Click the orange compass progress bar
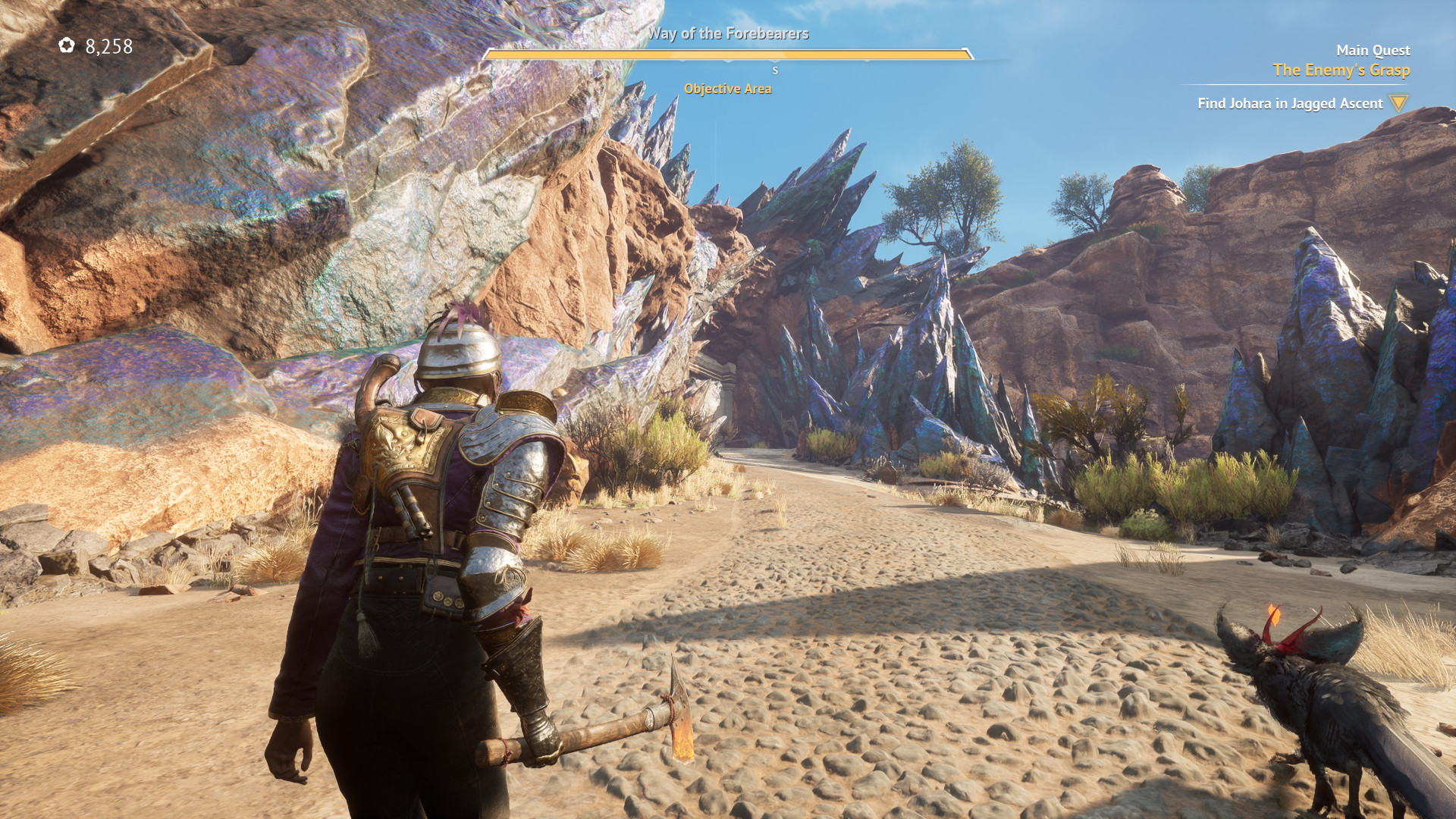Screen dimensions: 1456x819 click(730, 54)
